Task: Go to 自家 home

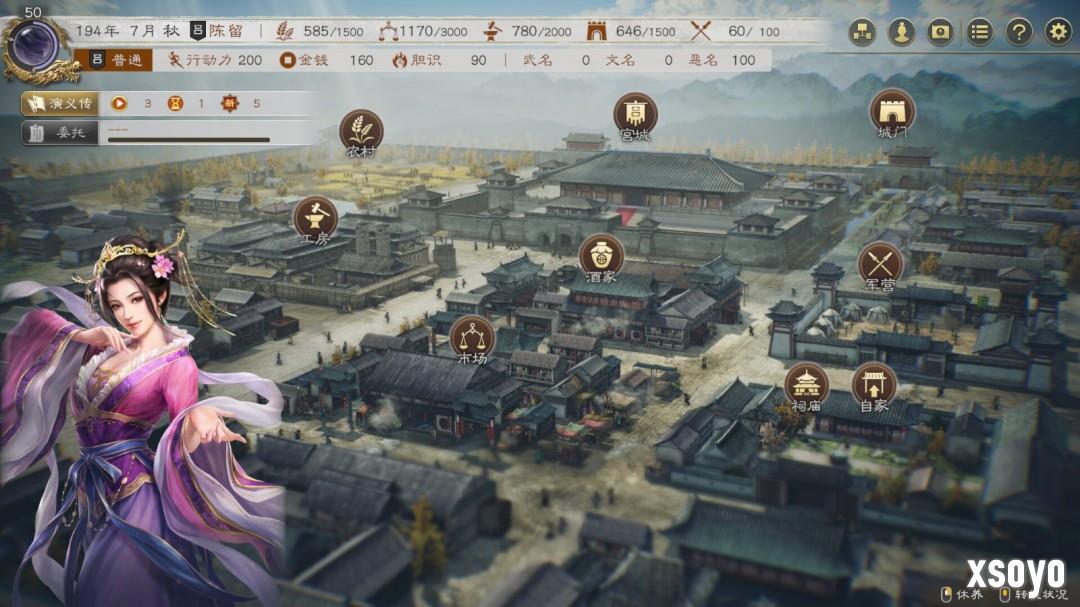Action: tap(874, 385)
